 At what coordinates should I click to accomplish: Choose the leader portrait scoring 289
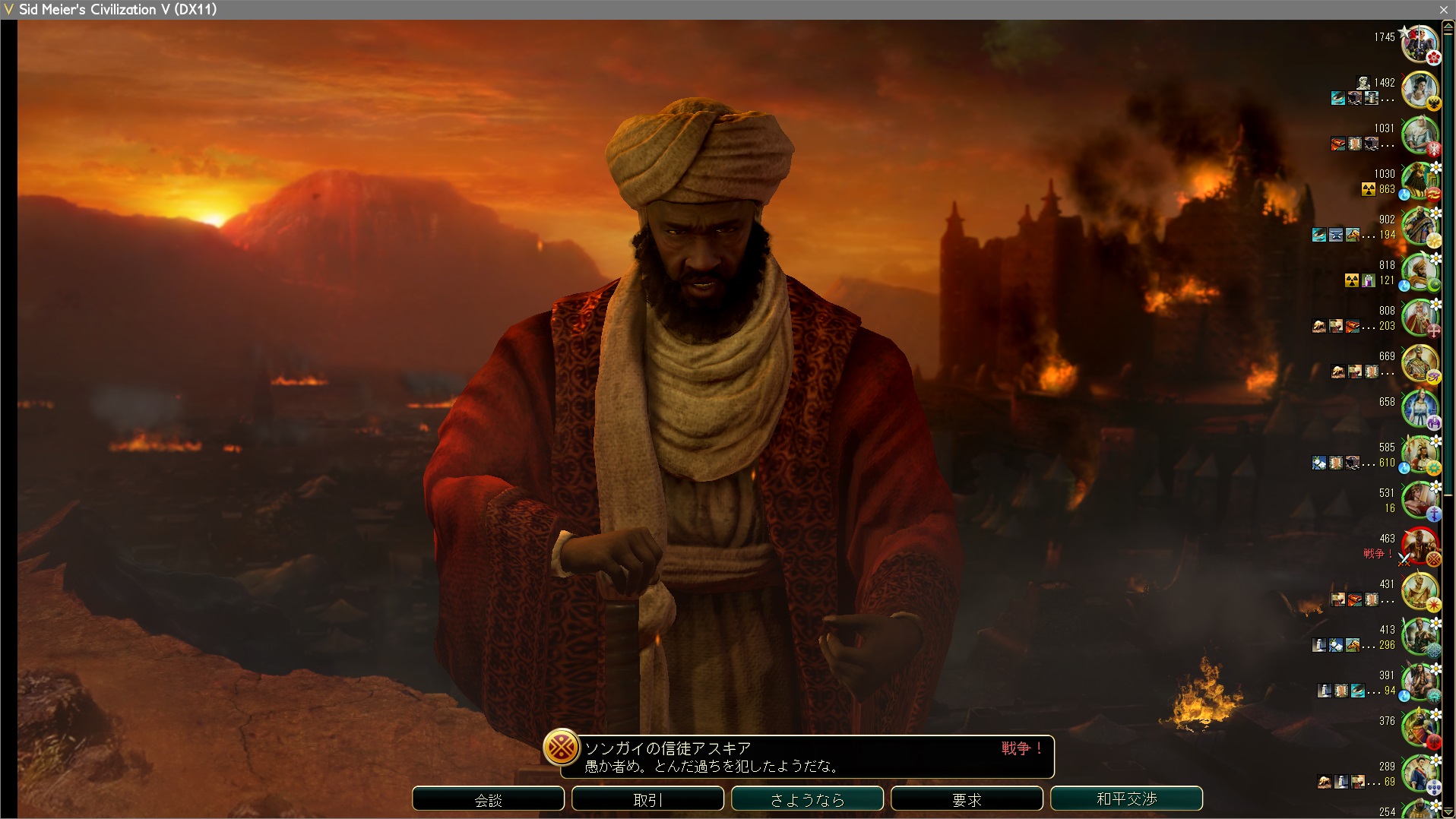coord(1419,773)
